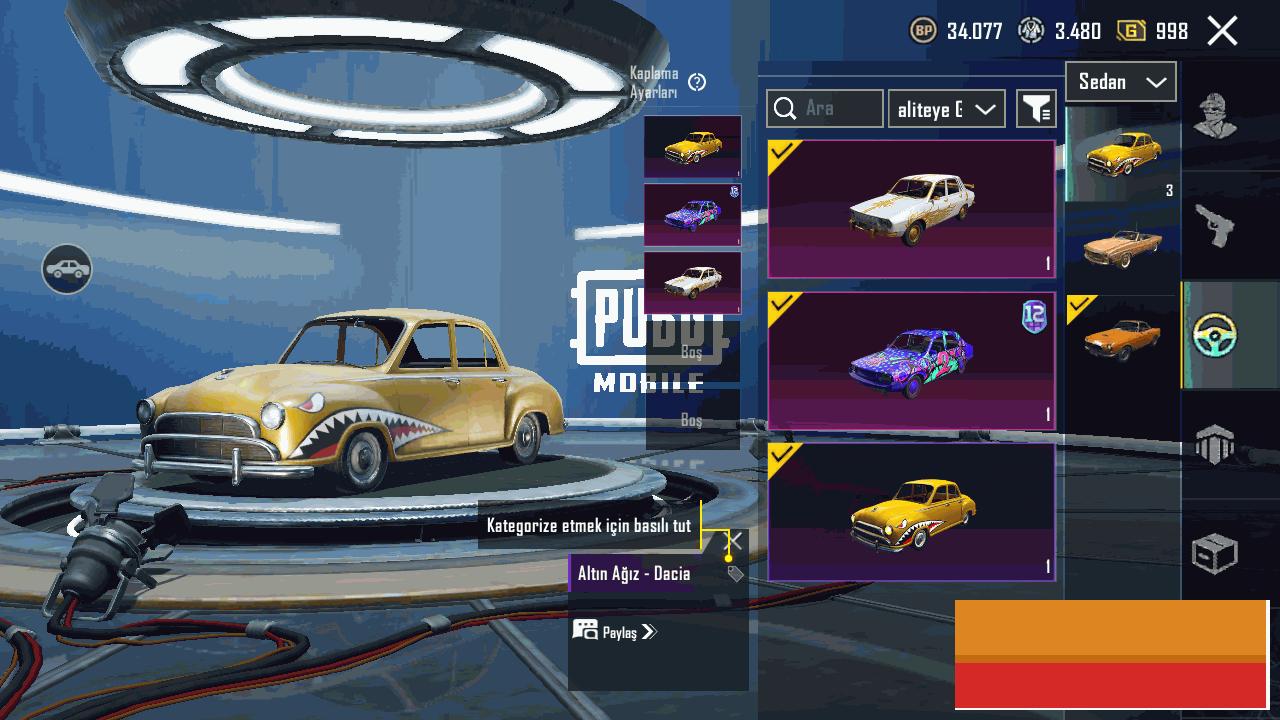Open the steering wheel vehicles category
Image resolution: width=1280 pixels, height=720 pixels.
pos(1215,335)
